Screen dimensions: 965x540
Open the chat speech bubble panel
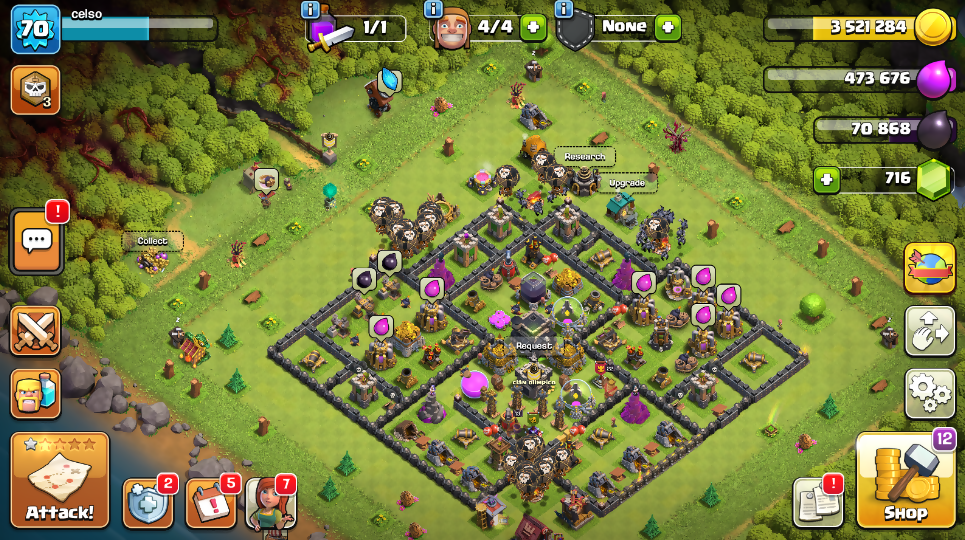(x=37, y=241)
